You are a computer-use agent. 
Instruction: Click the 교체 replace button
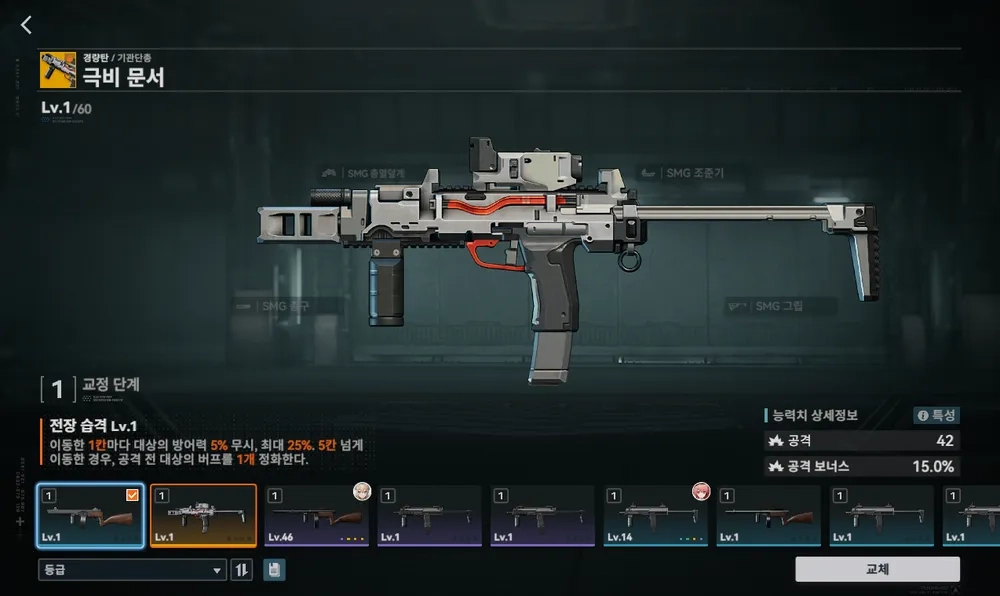pos(877,569)
